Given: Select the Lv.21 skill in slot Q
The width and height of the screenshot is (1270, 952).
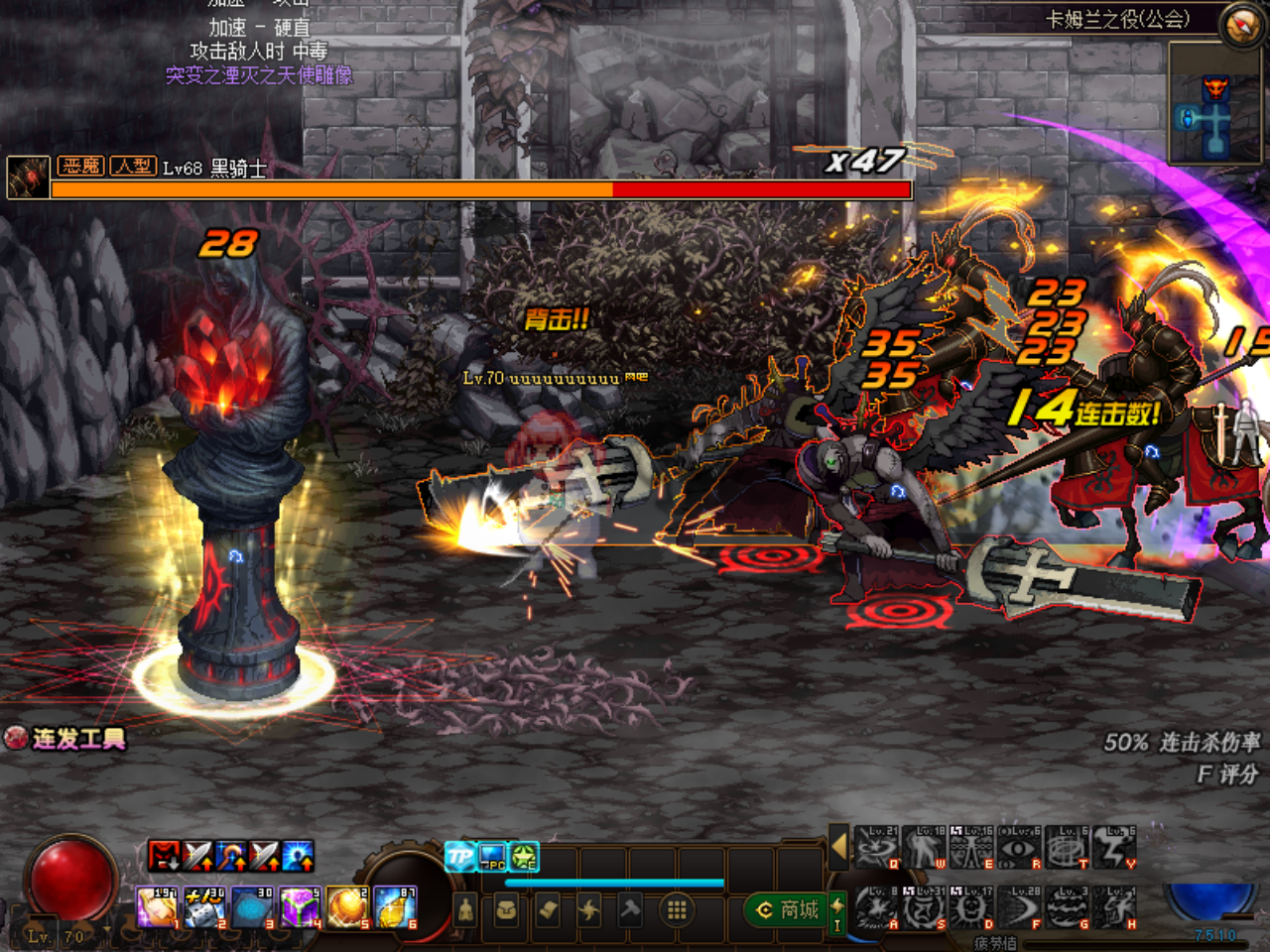Looking at the screenshot, I should tap(874, 846).
